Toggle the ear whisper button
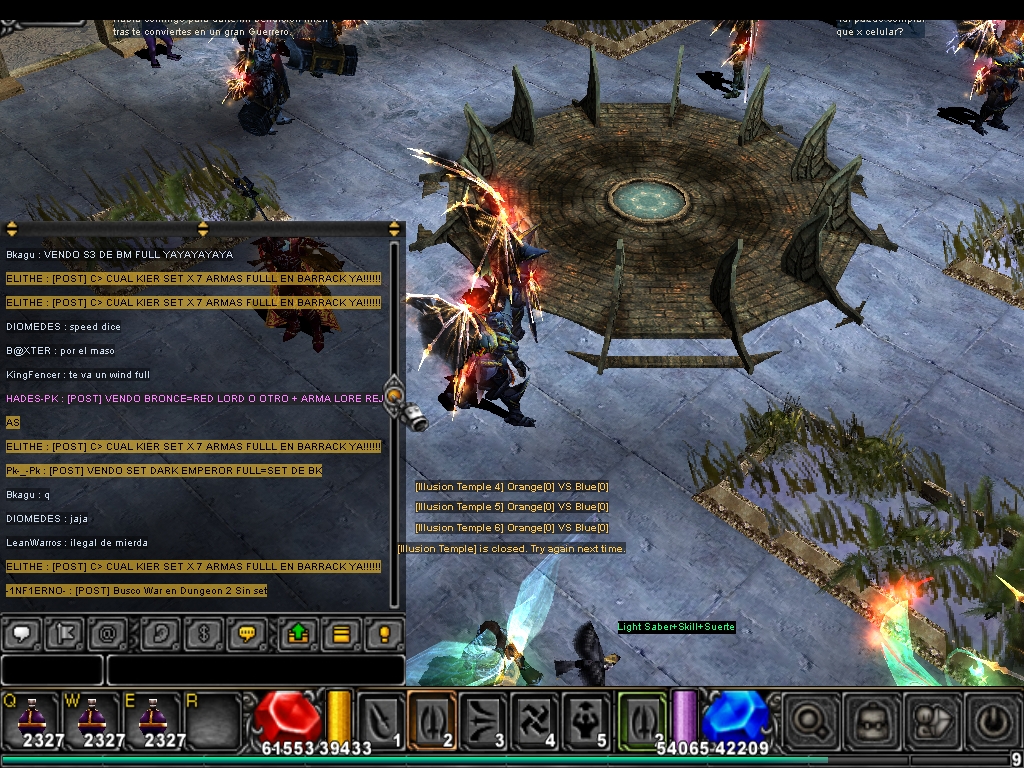The height and width of the screenshot is (768, 1024). (160, 634)
